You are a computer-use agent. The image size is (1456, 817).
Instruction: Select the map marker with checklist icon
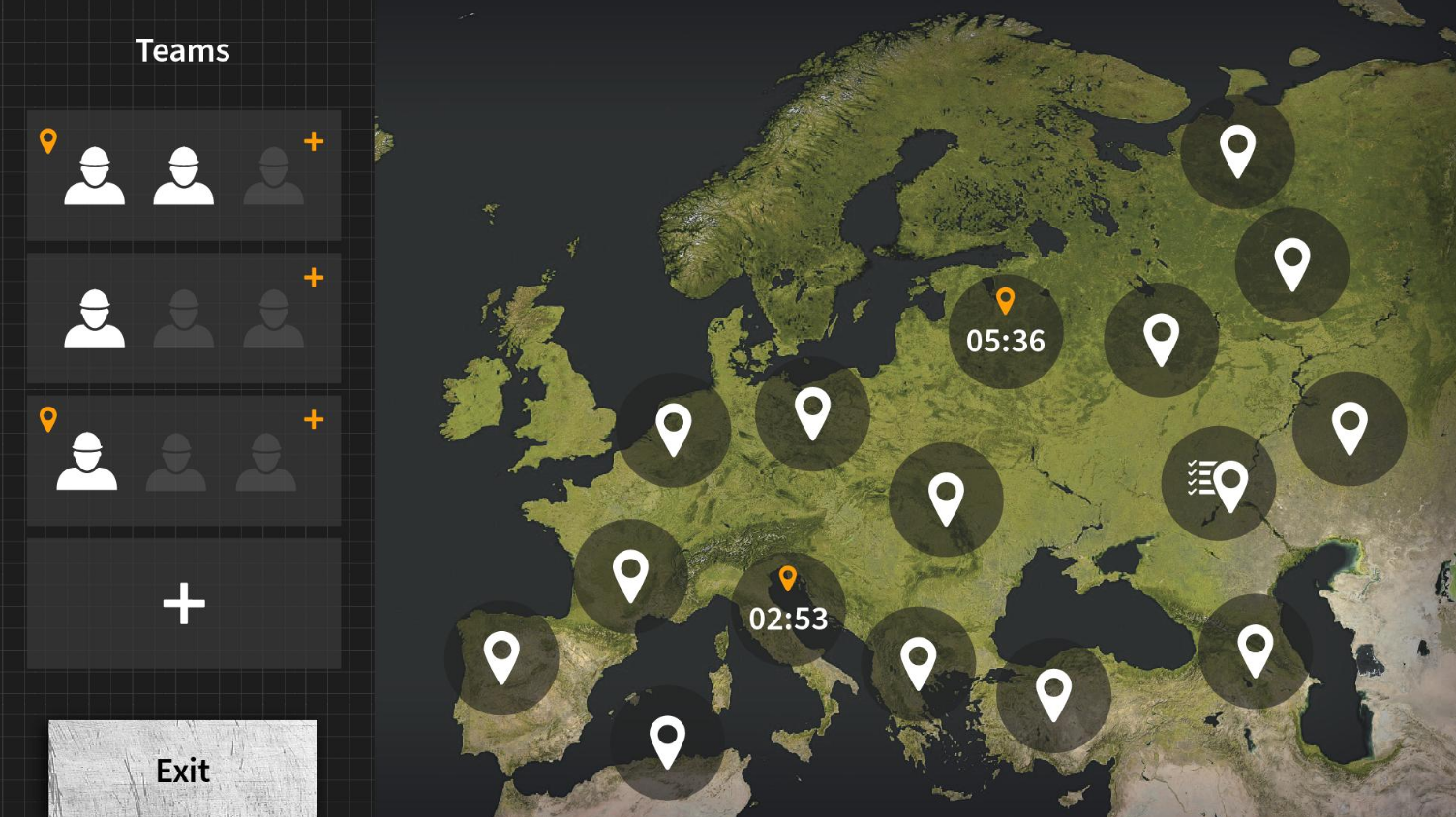click(1218, 483)
